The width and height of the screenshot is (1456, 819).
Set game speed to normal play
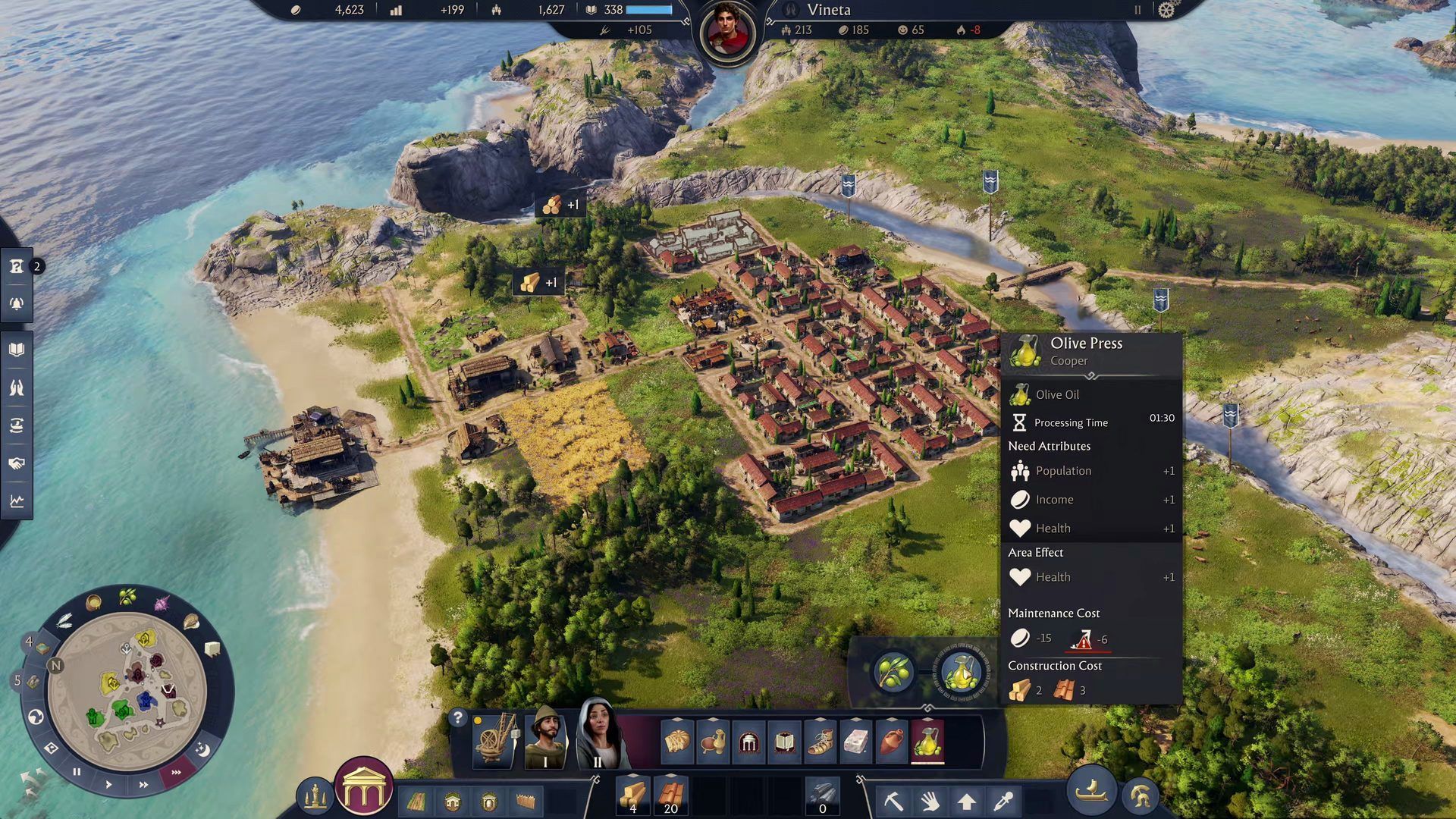(x=108, y=784)
